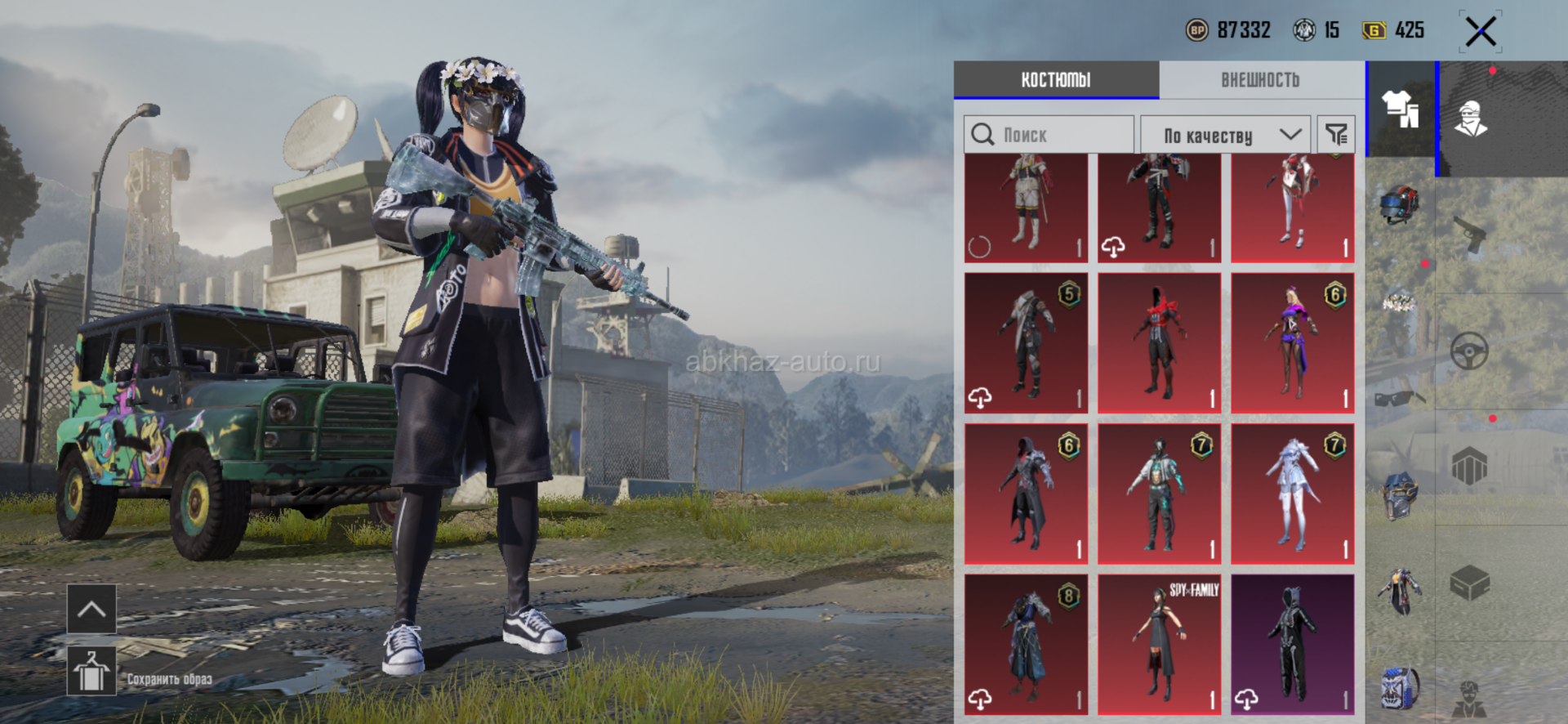This screenshot has height=724, width=1568.
Task: Select the clothing set category icon
Action: (1400, 109)
